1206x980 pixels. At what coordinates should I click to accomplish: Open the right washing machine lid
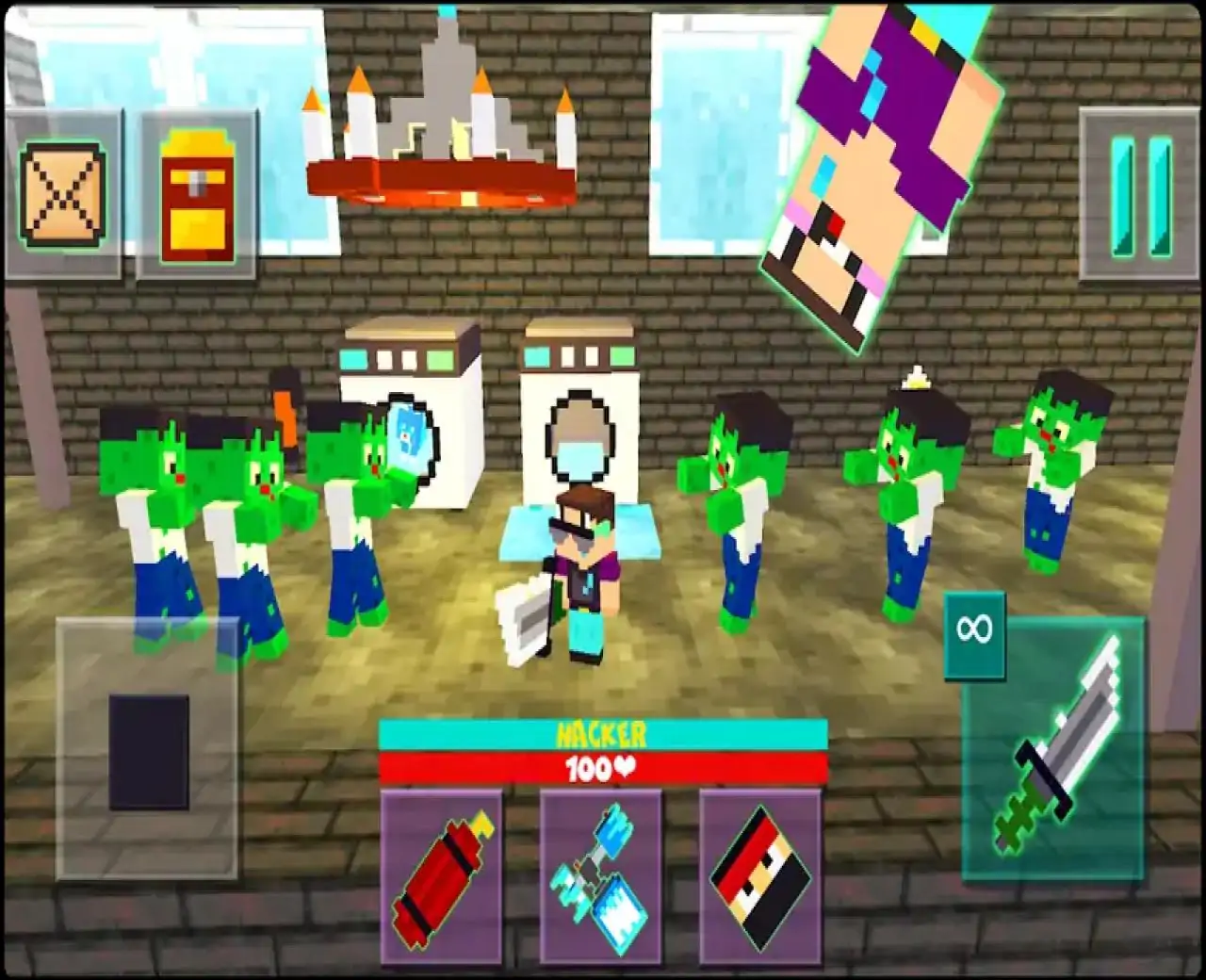click(x=578, y=335)
